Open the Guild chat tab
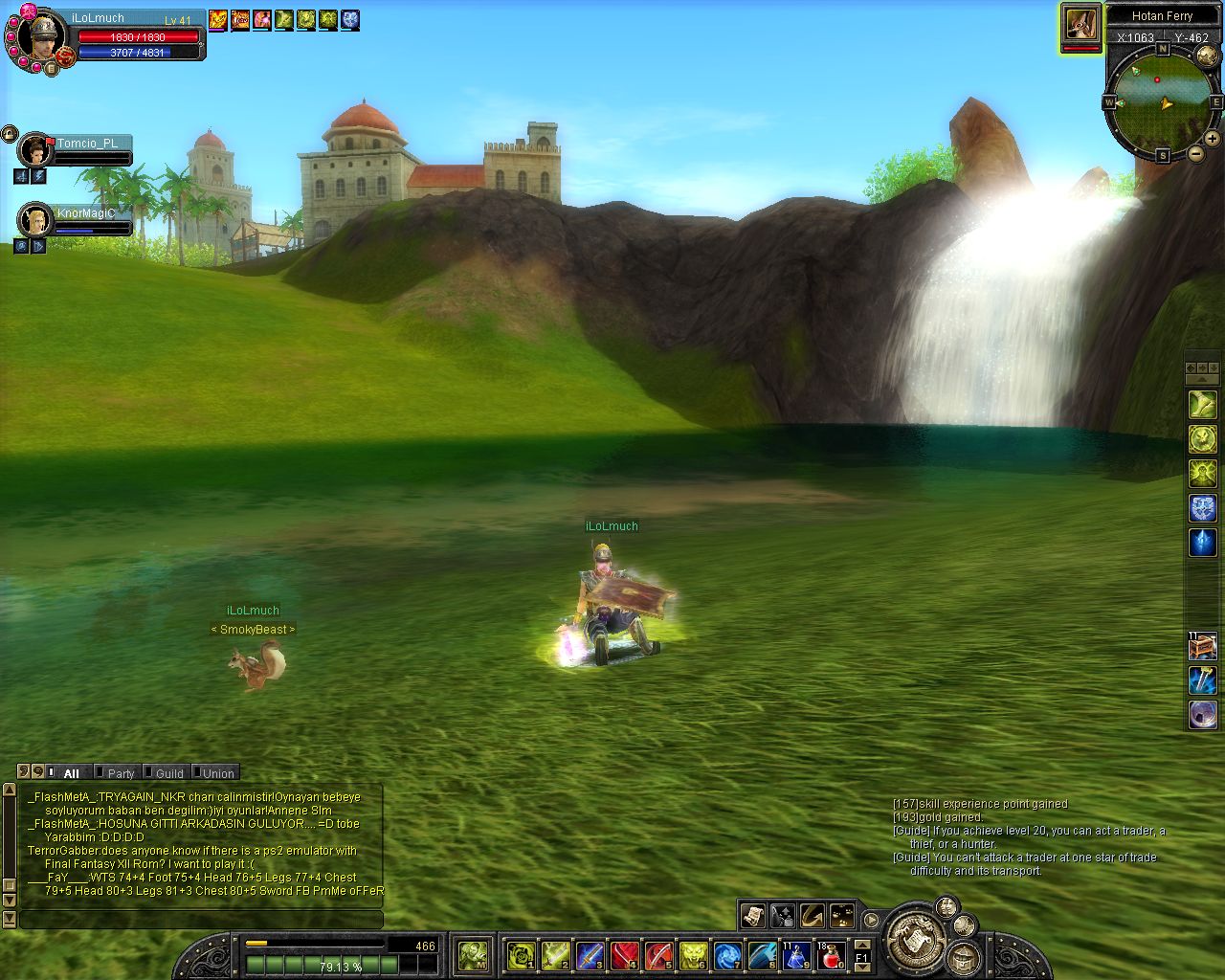Screen dimensions: 1225x980 168,773
